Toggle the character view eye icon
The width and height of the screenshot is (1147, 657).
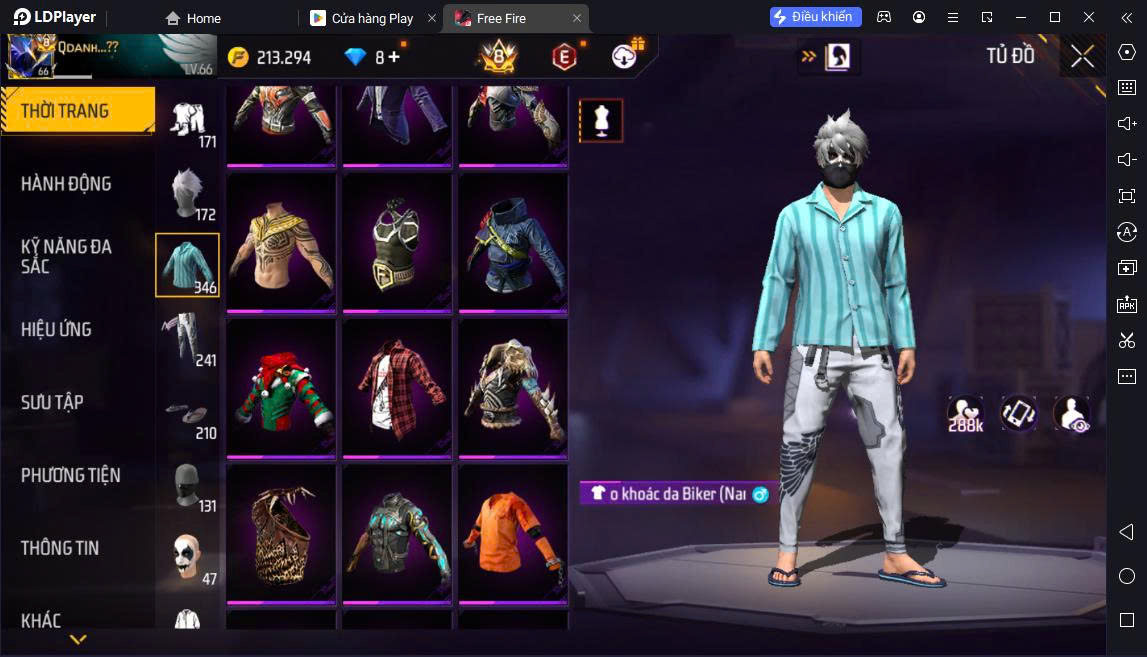[x=1072, y=414]
